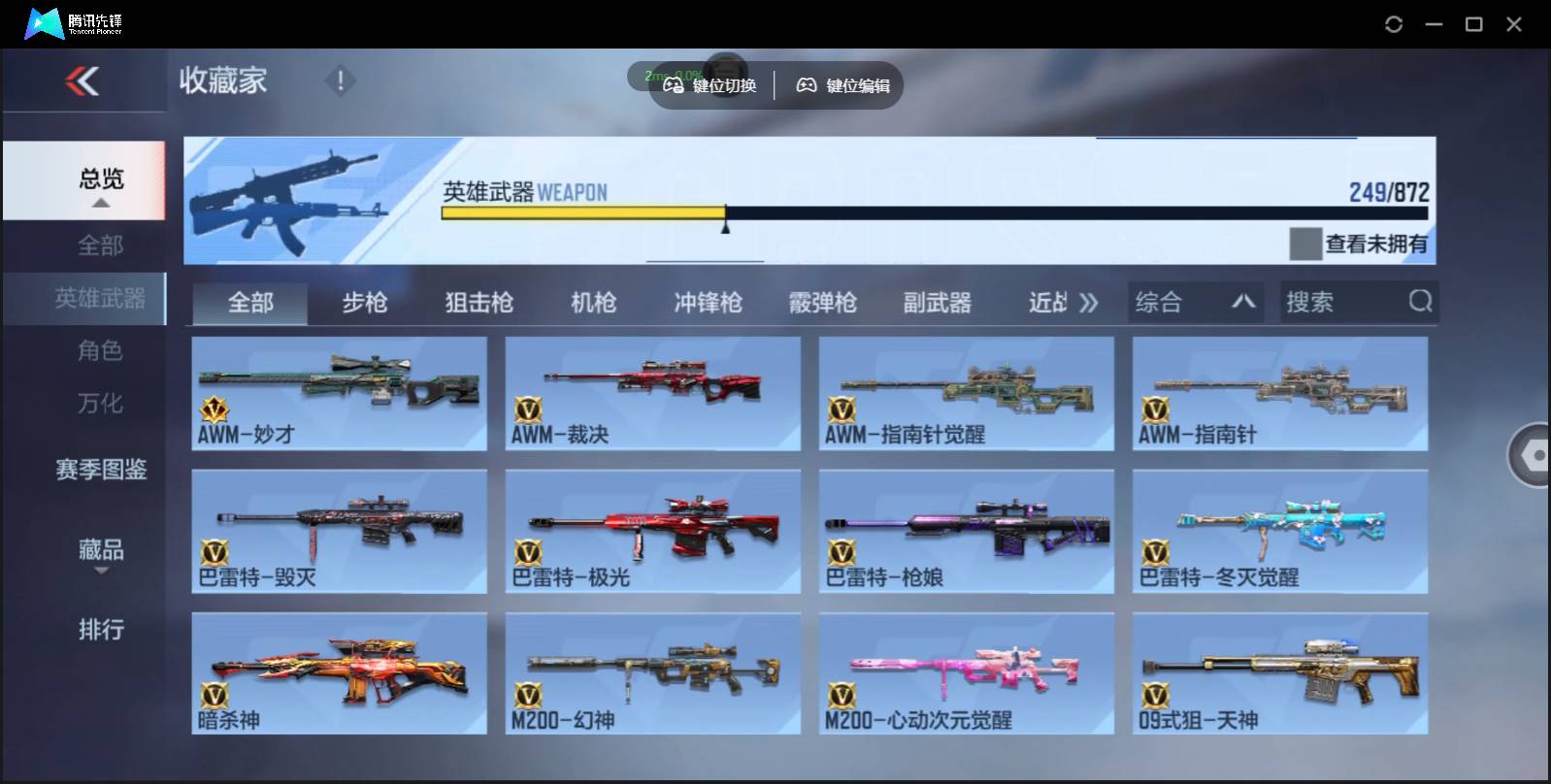Viewport: 1551px width, 784px height.
Task: Switch to the 冲锋枪 category tab
Action: (x=708, y=302)
